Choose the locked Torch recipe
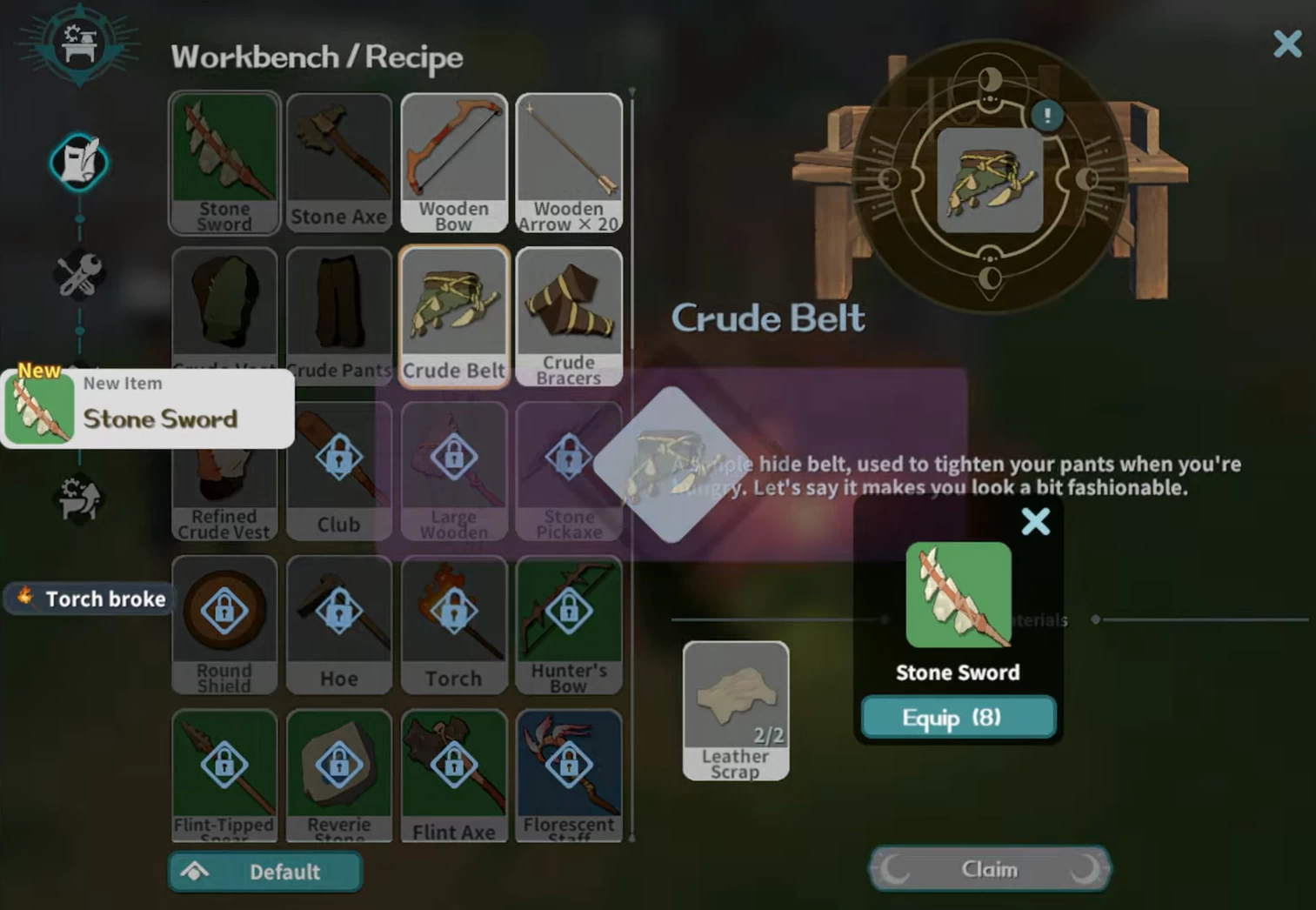This screenshot has height=910, width=1316. tap(454, 625)
